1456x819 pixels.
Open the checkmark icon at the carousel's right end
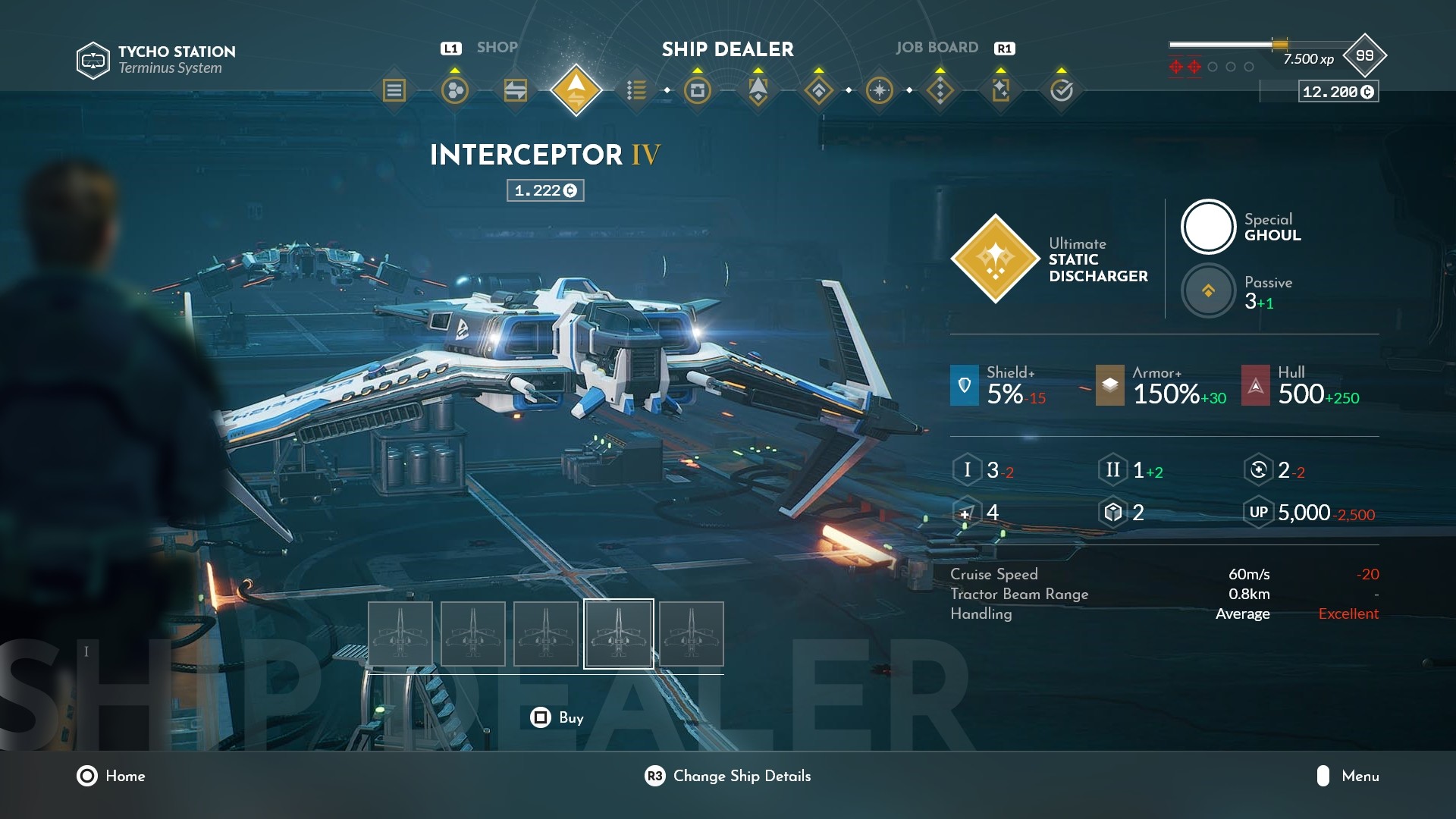click(1061, 89)
